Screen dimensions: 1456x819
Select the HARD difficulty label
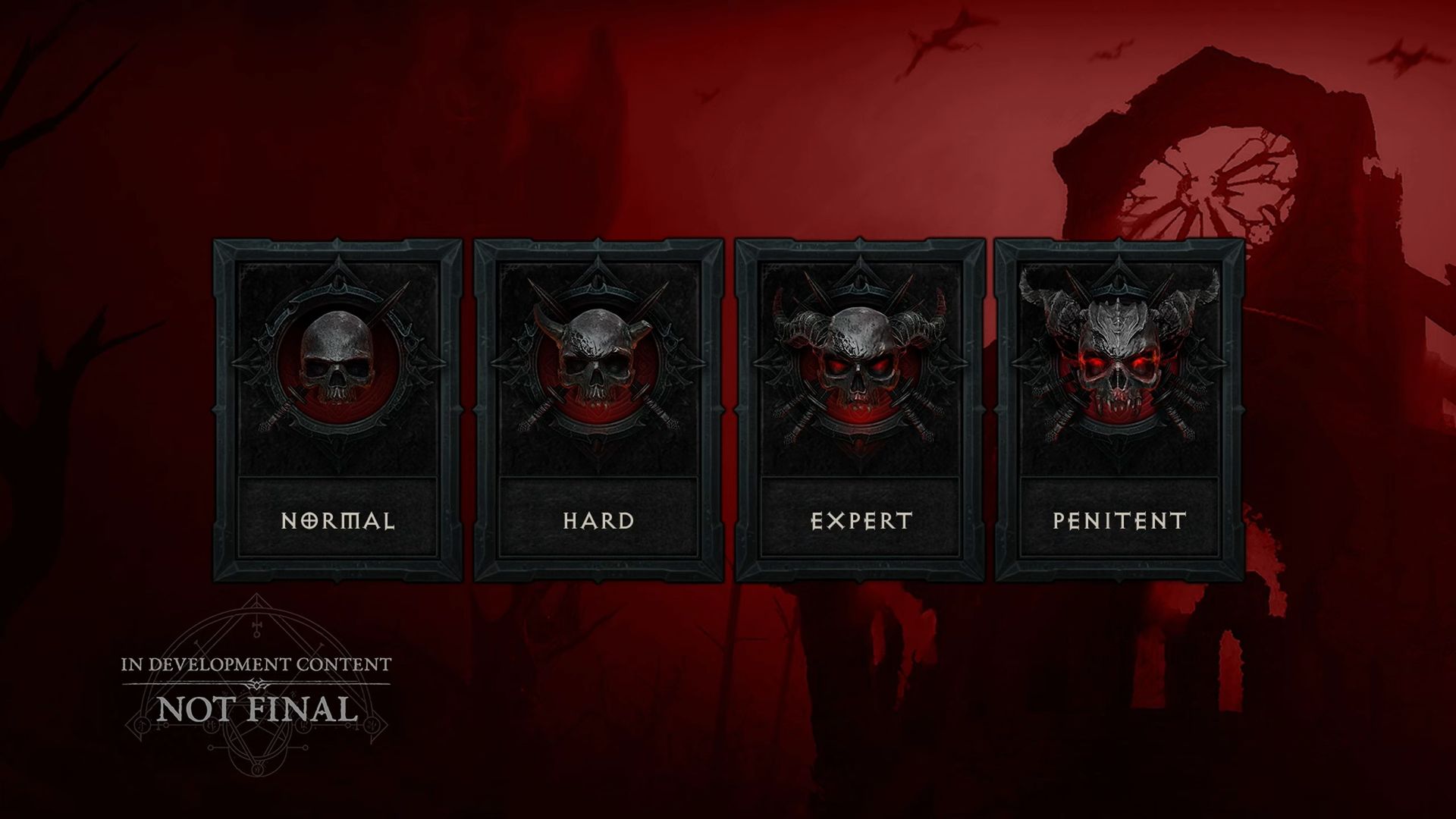click(598, 520)
